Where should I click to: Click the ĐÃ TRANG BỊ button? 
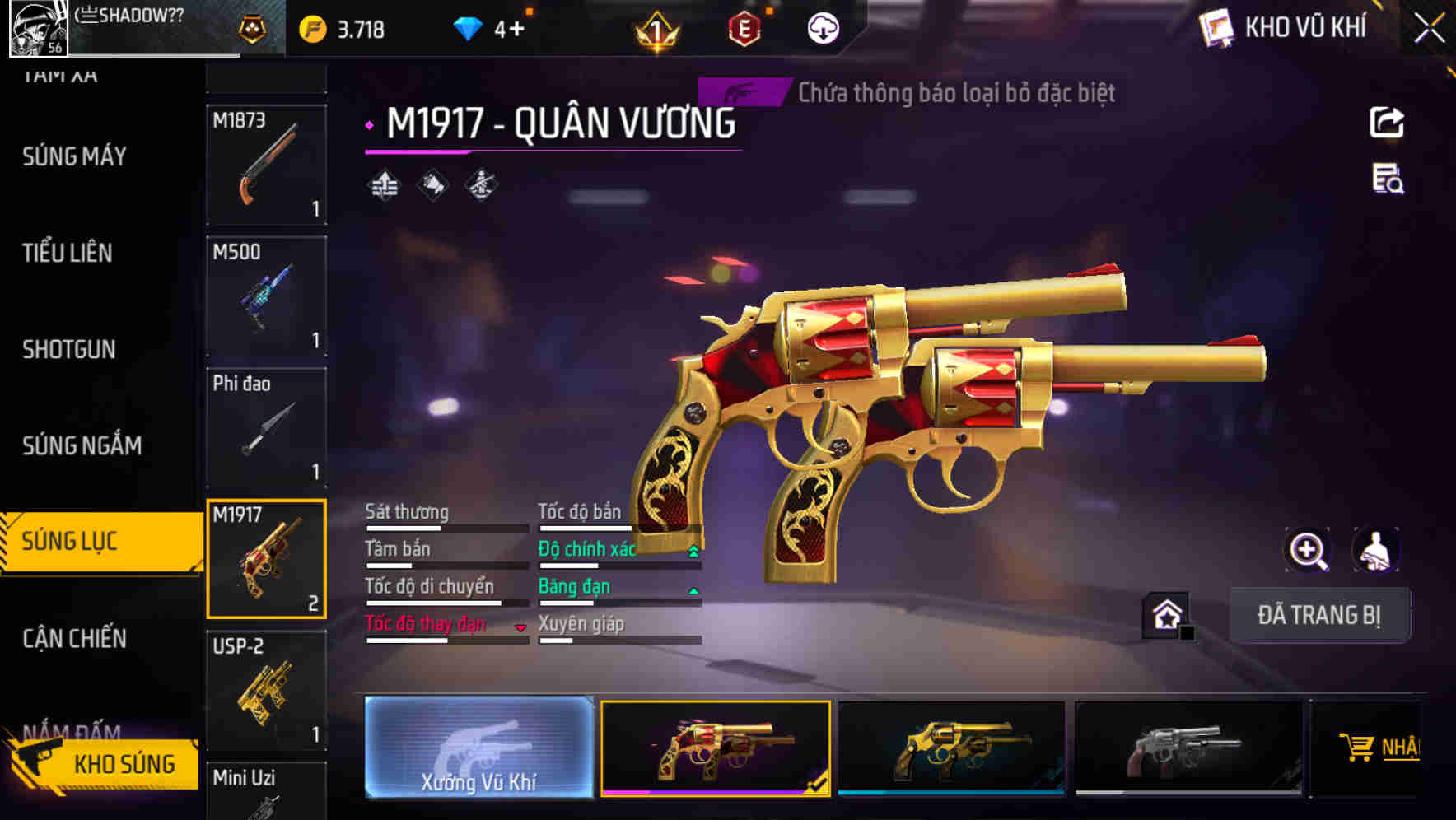coord(1318,615)
